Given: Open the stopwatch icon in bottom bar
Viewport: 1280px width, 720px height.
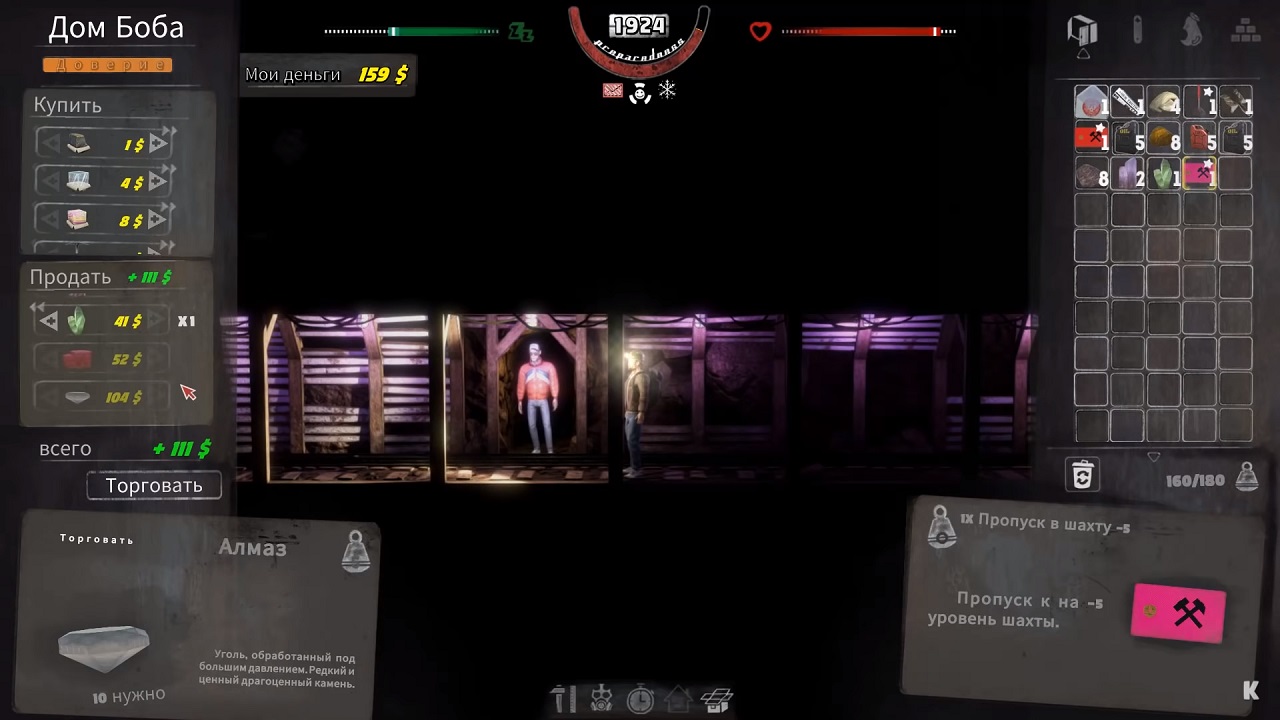Looking at the screenshot, I should (x=640, y=698).
